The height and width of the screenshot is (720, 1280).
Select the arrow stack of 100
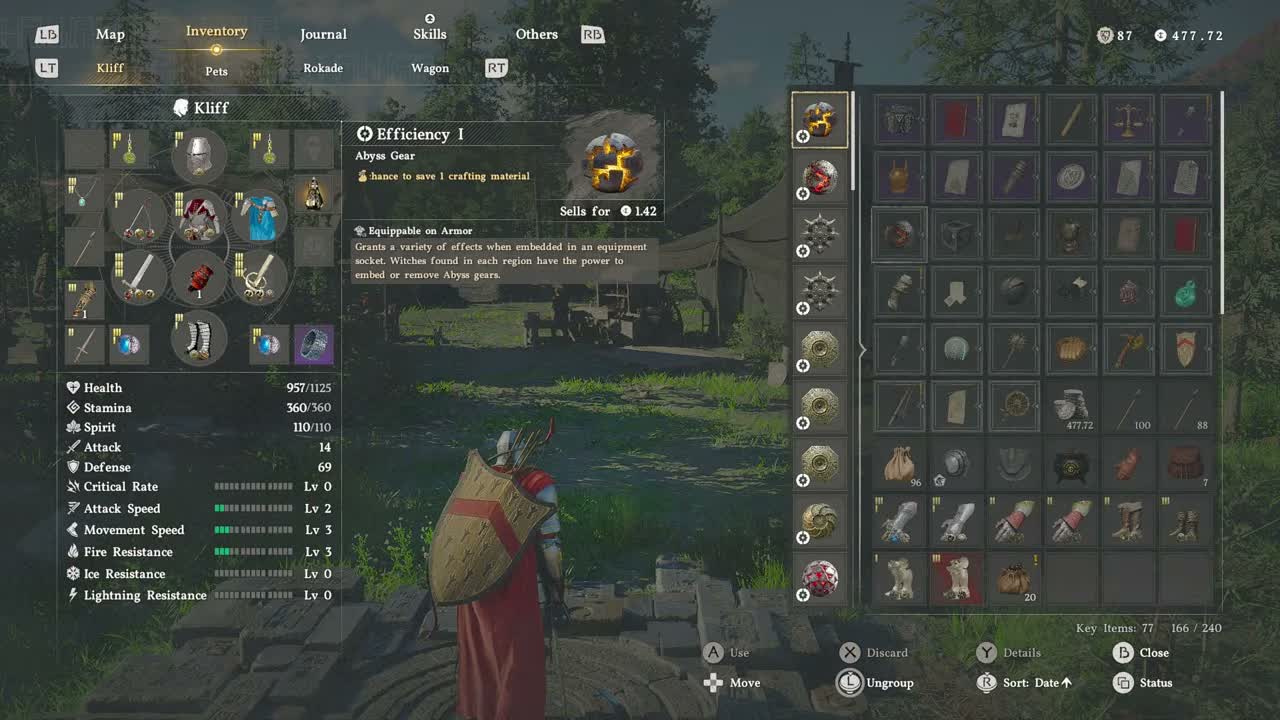[x=1128, y=407]
